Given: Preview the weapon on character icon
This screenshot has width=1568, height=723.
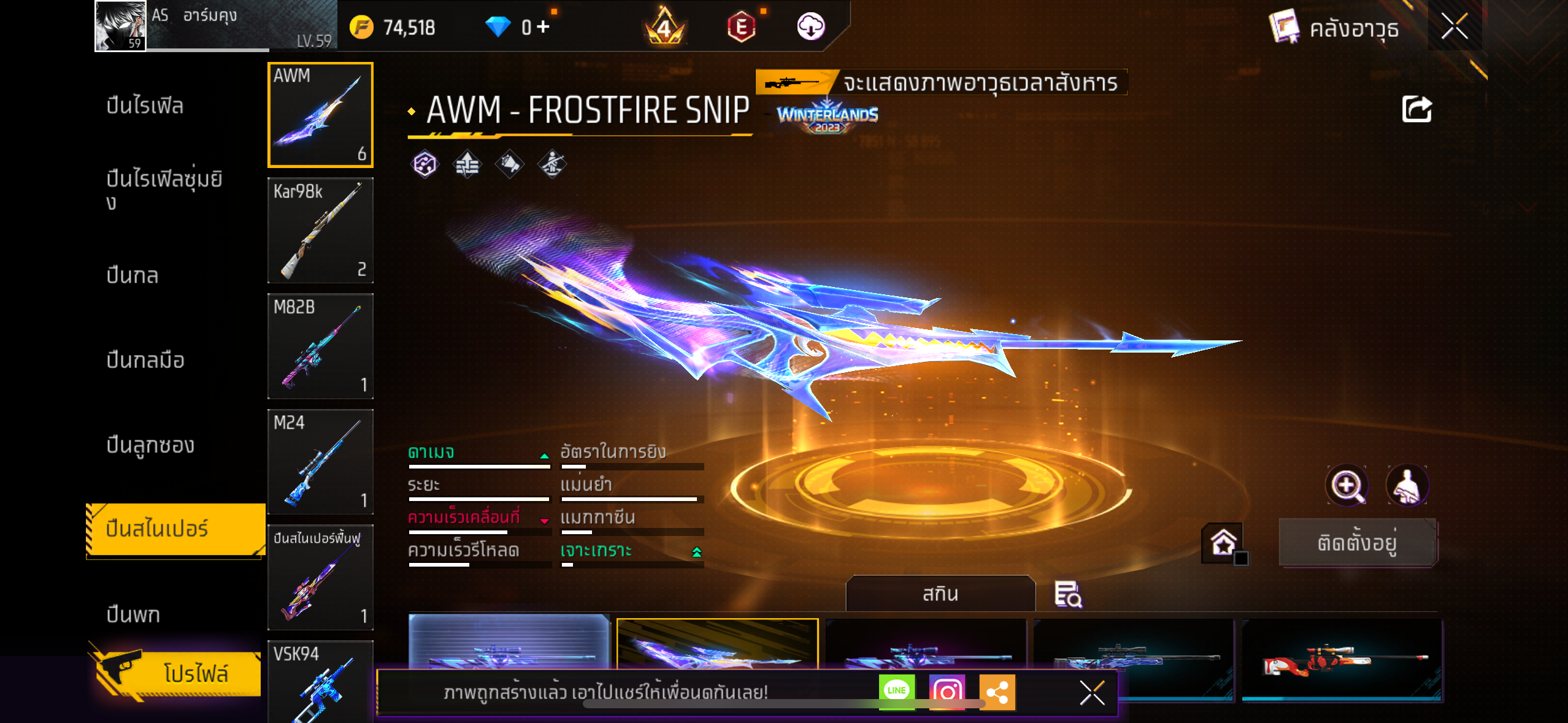Looking at the screenshot, I should point(1407,485).
